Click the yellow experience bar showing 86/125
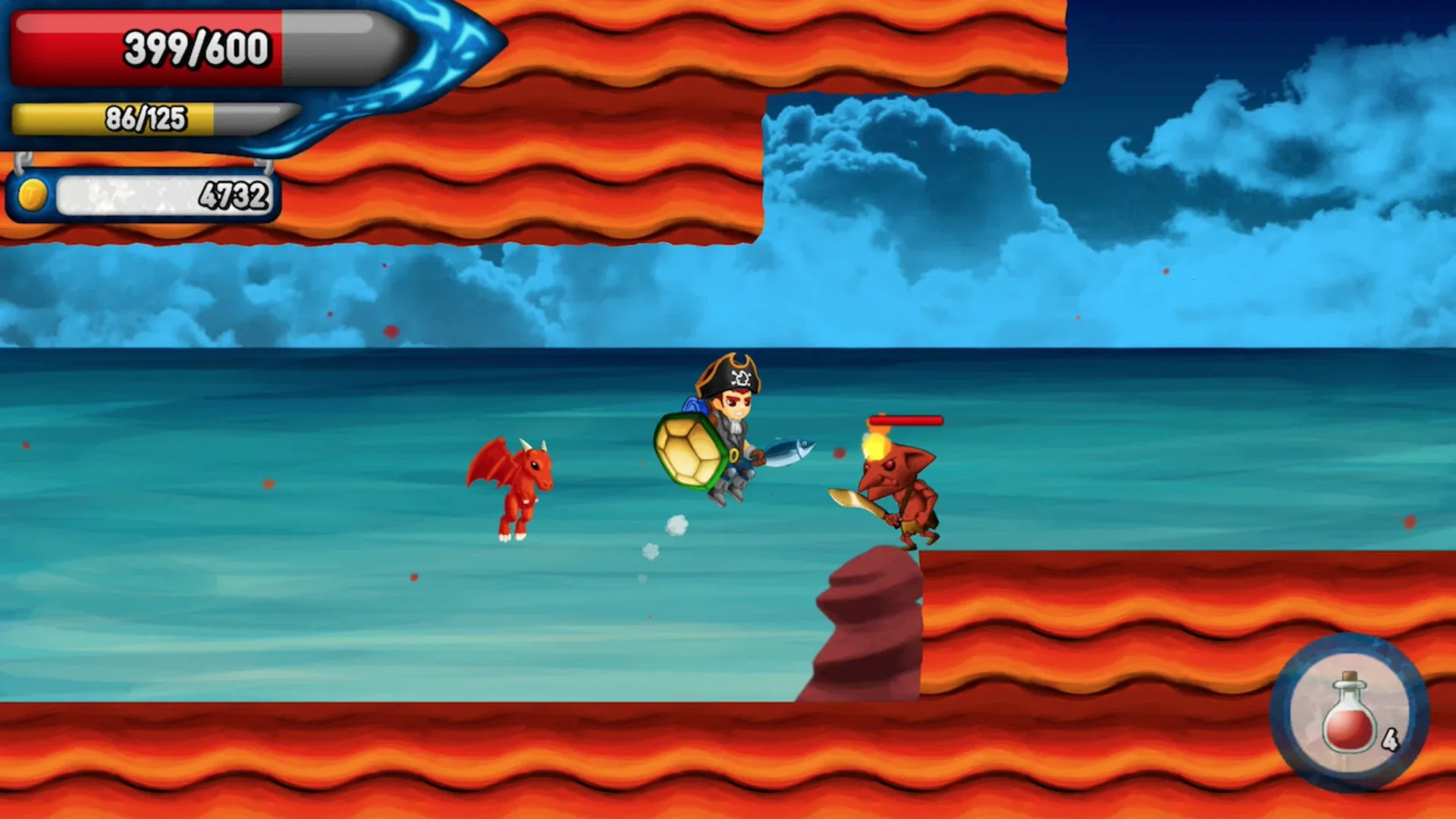1456x819 pixels. click(144, 118)
